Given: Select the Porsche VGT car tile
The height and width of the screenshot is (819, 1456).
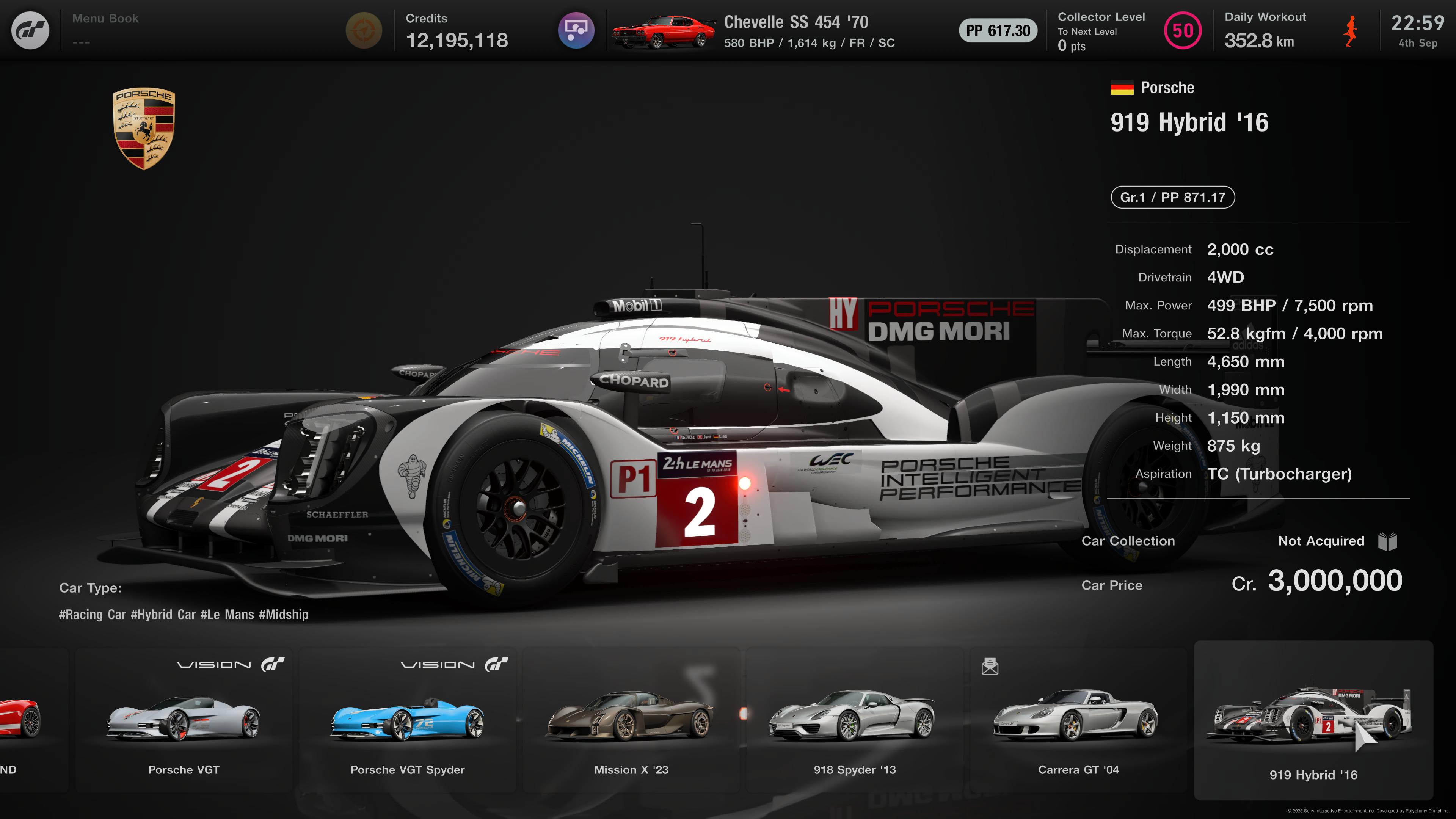Looking at the screenshot, I should tap(184, 721).
